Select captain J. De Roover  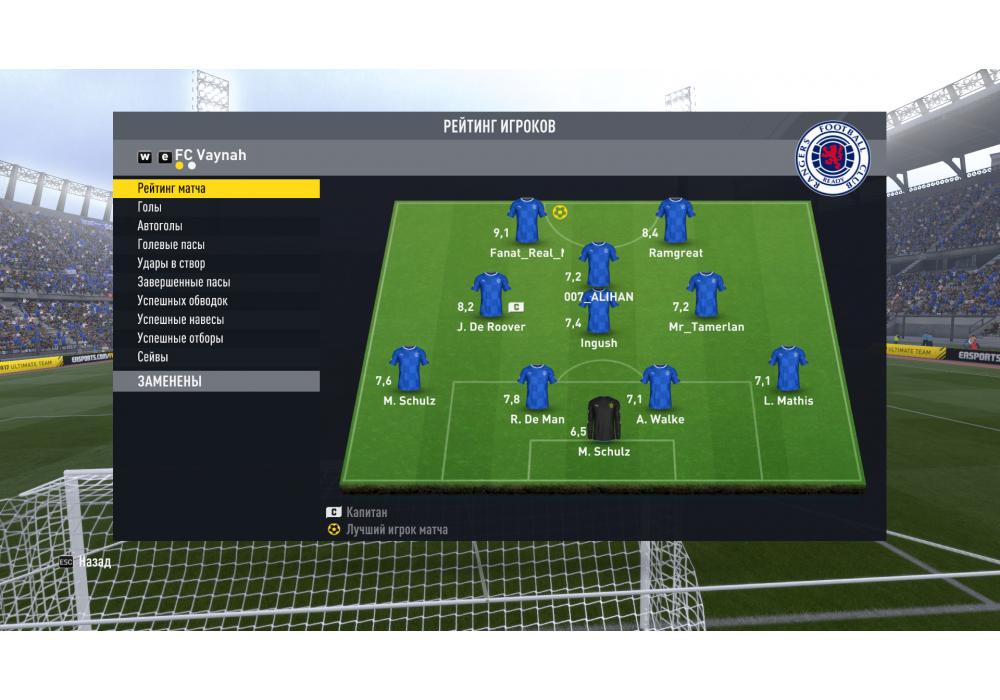[491, 295]
